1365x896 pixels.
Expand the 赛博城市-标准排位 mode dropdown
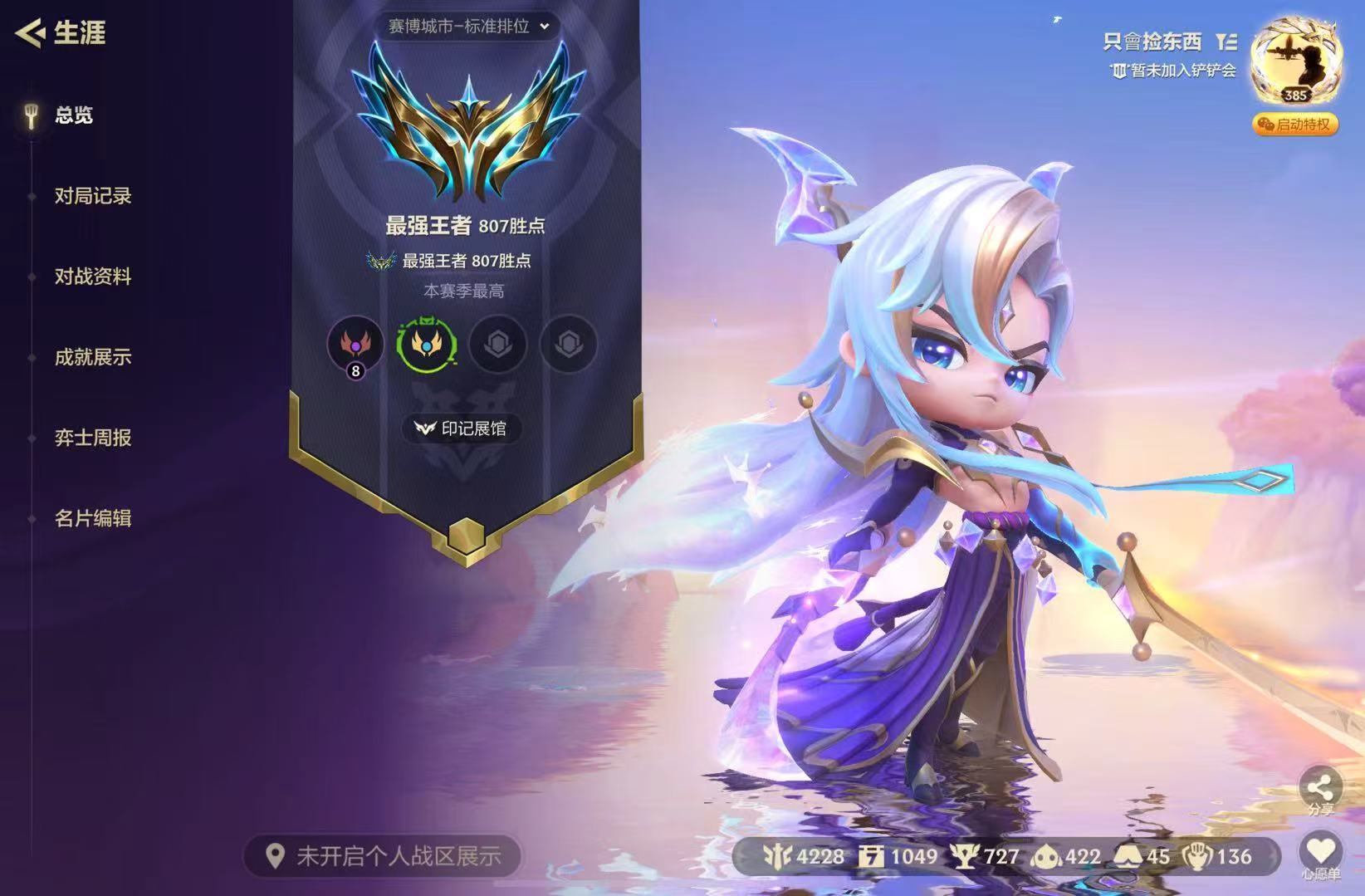[x=467, y=26]
